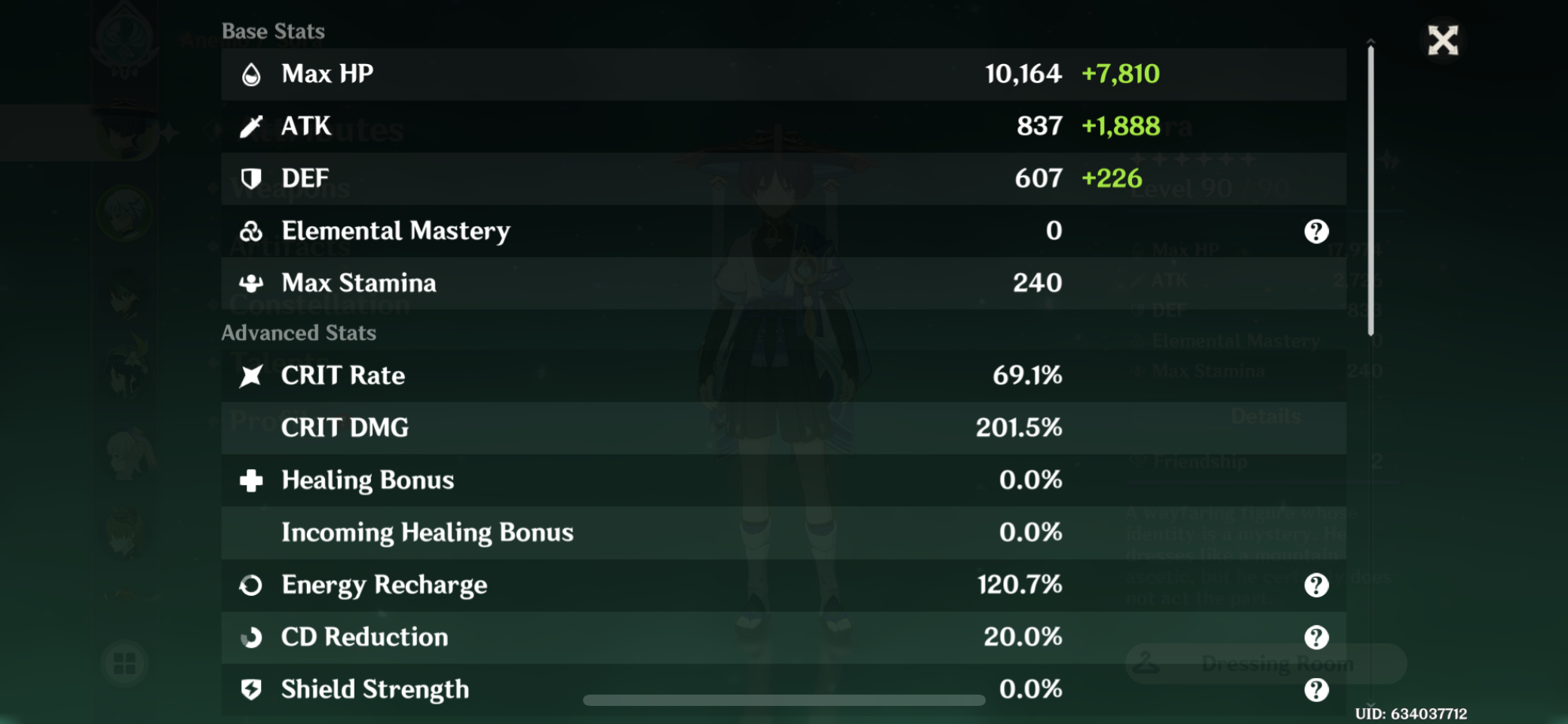
Task: Click the Energy Recharge circular icon
Action: pyautogui.click(x=252, y=584)
